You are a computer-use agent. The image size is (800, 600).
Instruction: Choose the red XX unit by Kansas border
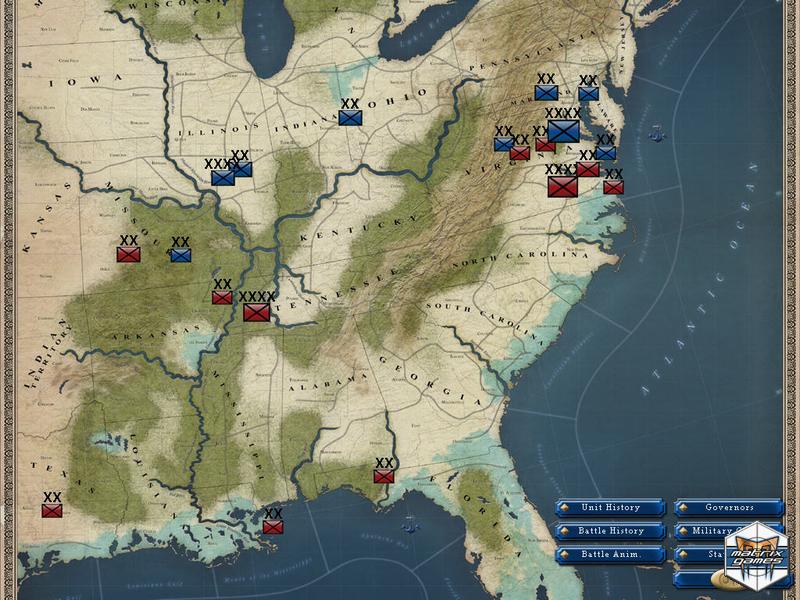(x=128, y=254)
